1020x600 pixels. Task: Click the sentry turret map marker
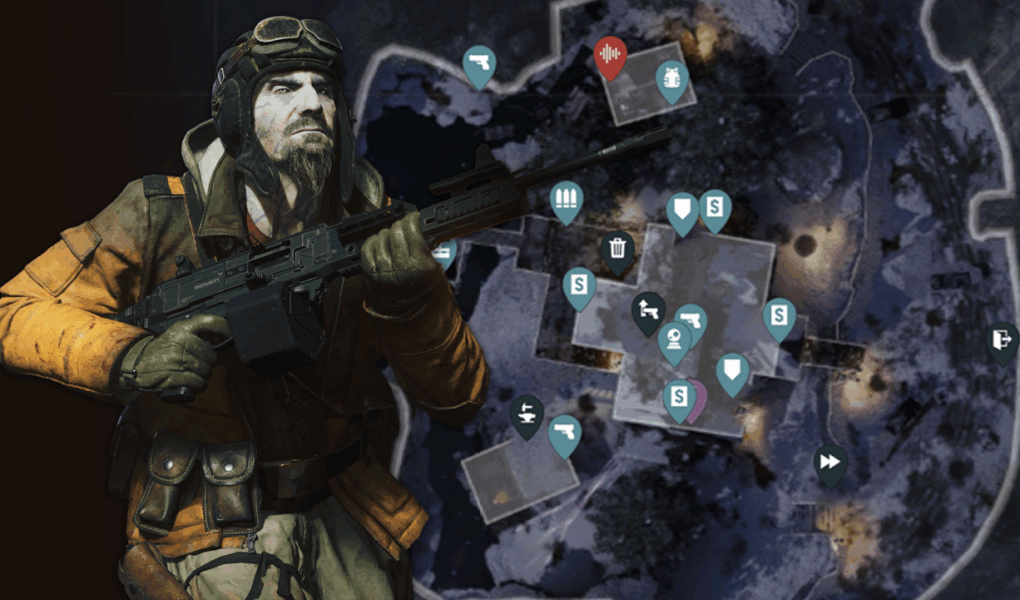click(x=674, y=339)
